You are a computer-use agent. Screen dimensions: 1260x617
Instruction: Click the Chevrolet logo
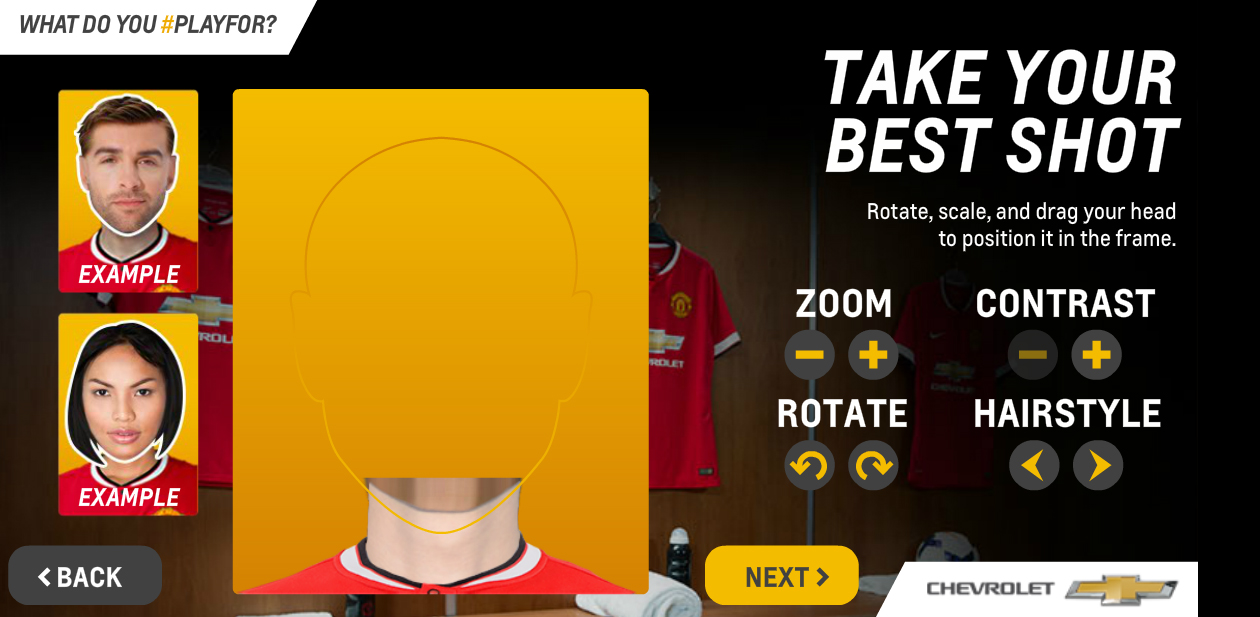coord(1050,588)
